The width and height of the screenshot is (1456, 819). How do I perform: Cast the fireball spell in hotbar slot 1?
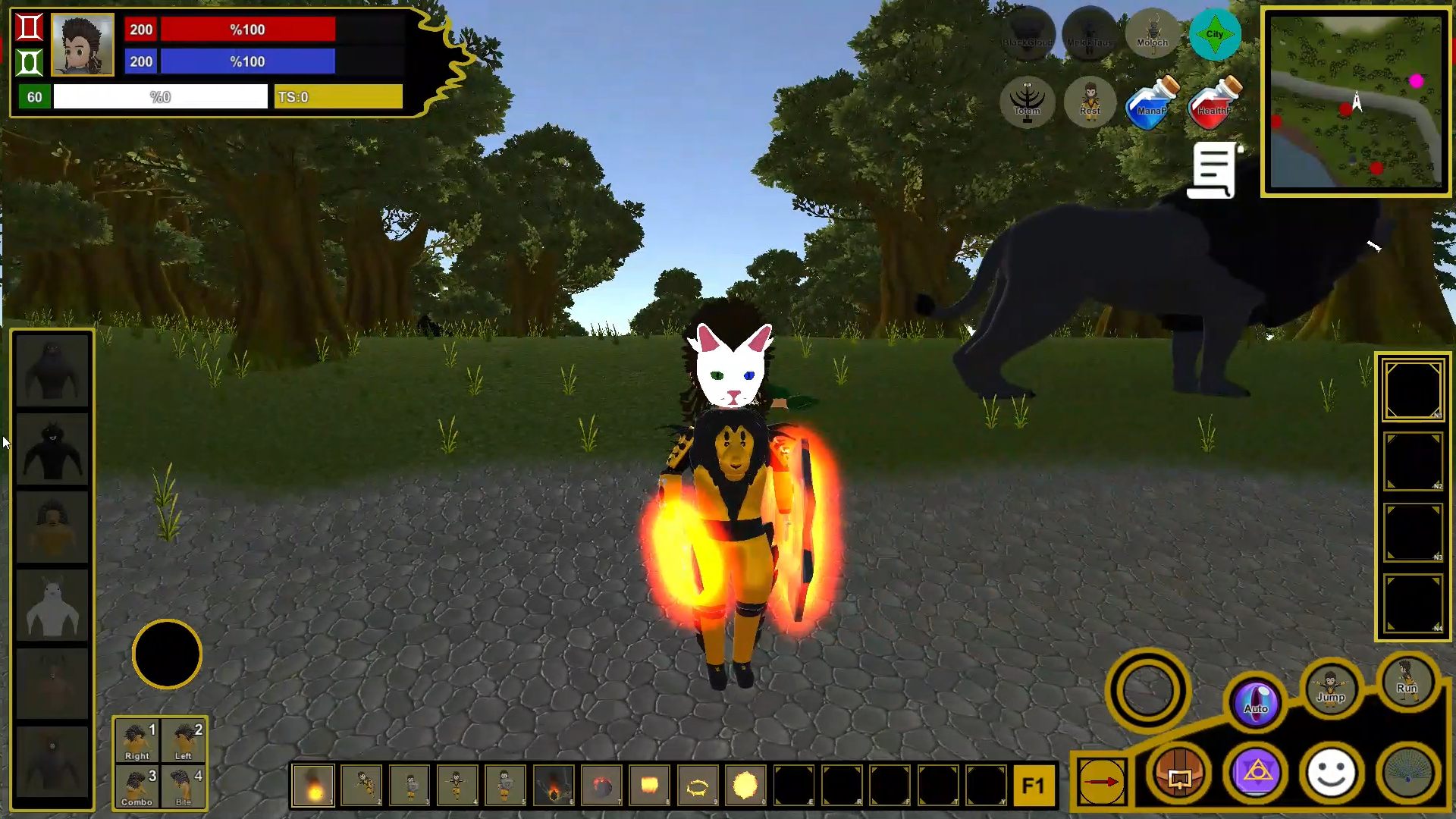[x=312, y=786]
